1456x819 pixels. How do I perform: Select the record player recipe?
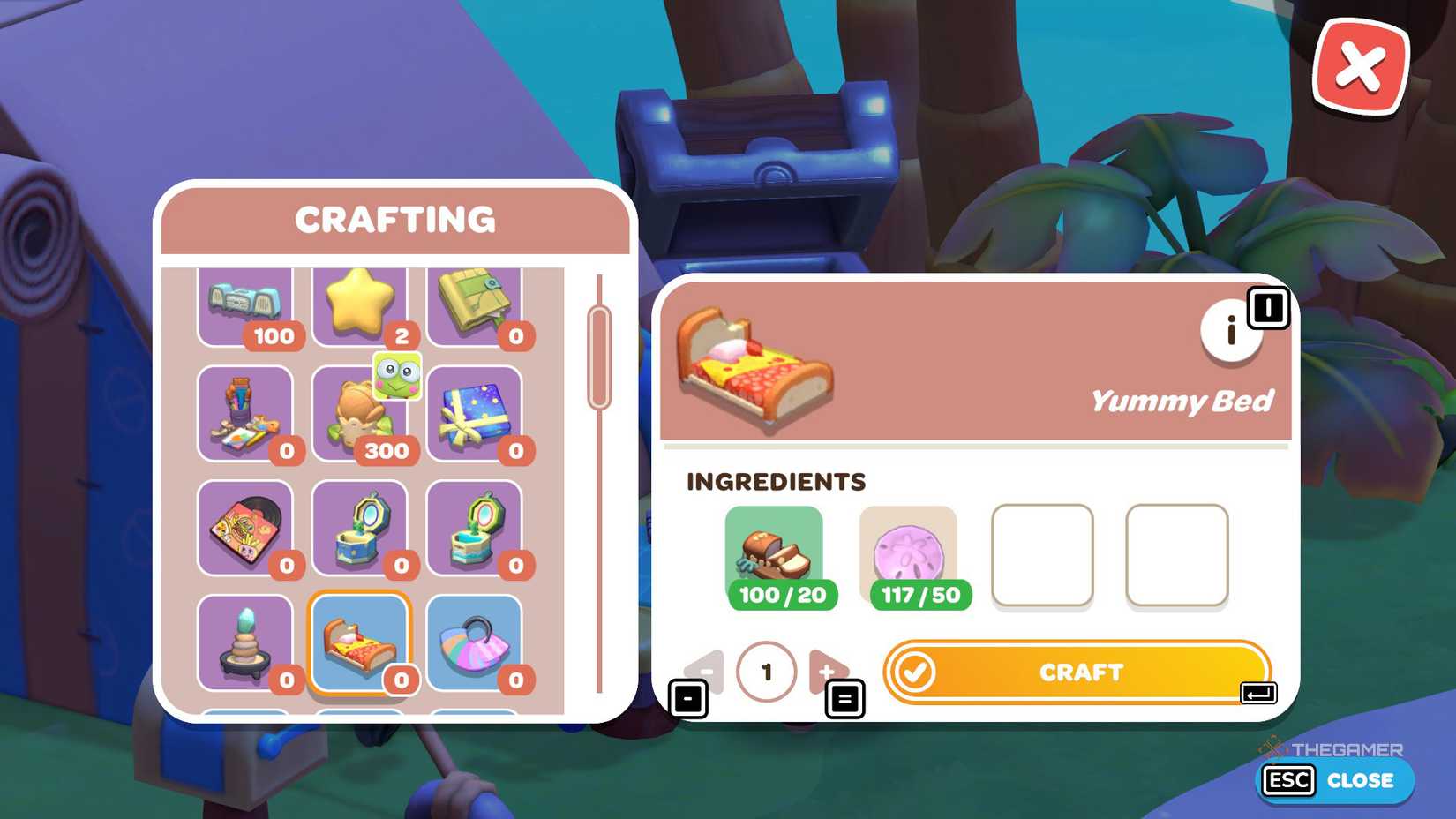(247, 525)
